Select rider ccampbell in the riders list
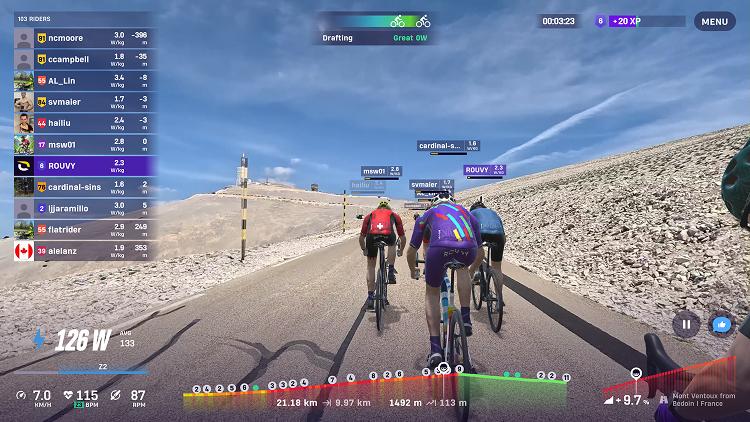750x422 pixels. point(82,59)
